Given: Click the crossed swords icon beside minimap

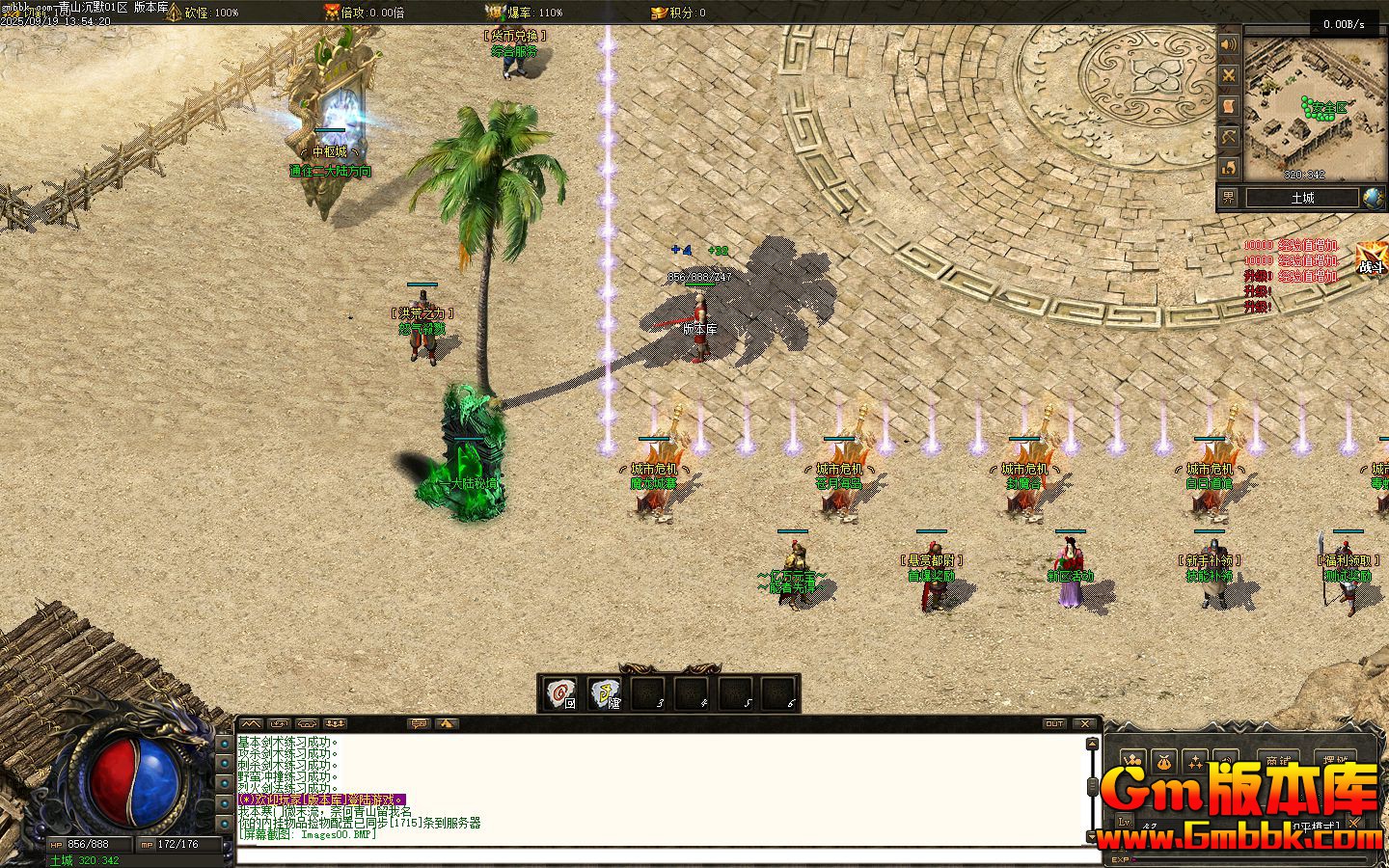Looking at the screenshot, I should coord(1228,75).
